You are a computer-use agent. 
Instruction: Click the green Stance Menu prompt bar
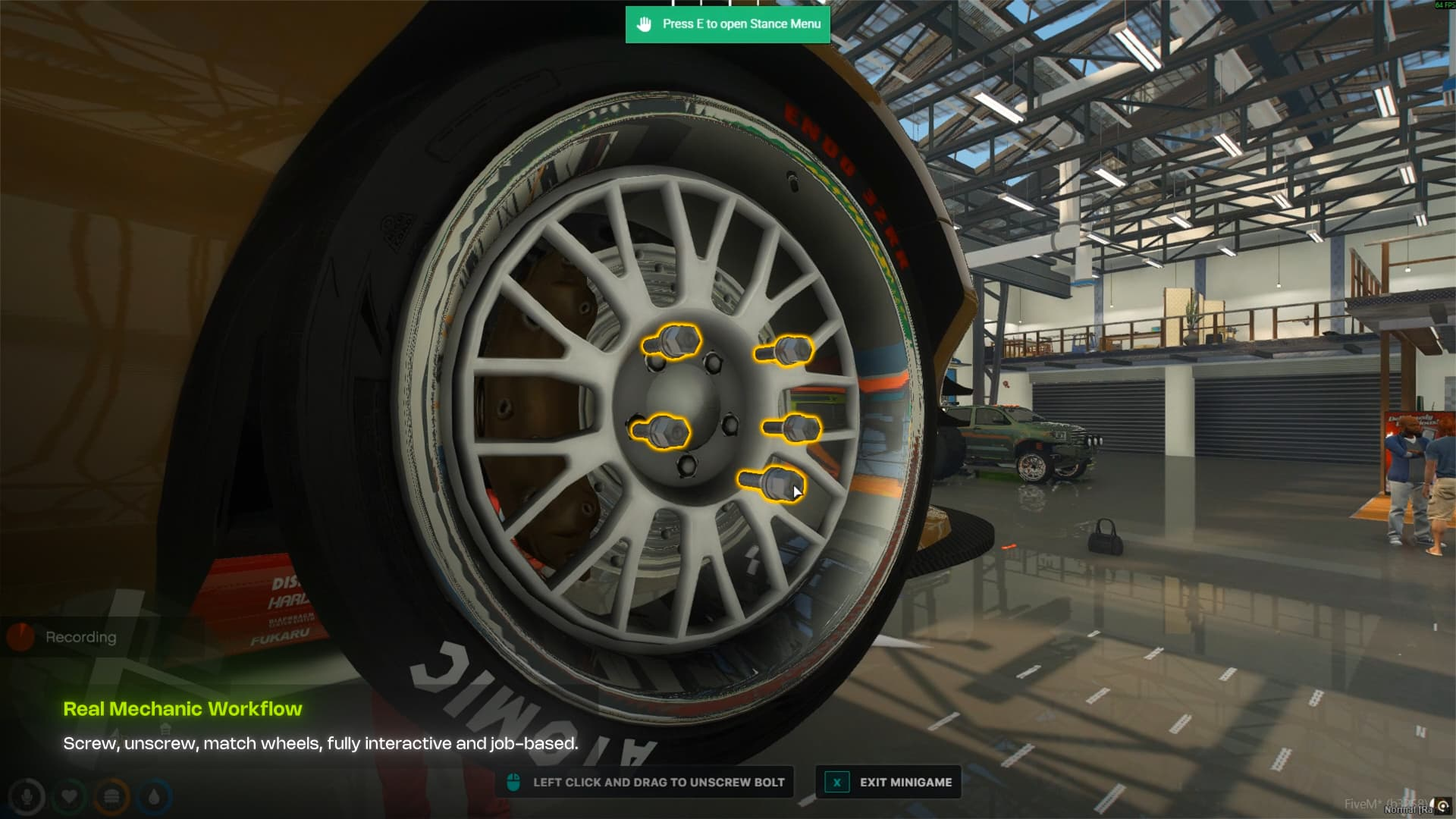pyautogui.click(x=728, y=24)
